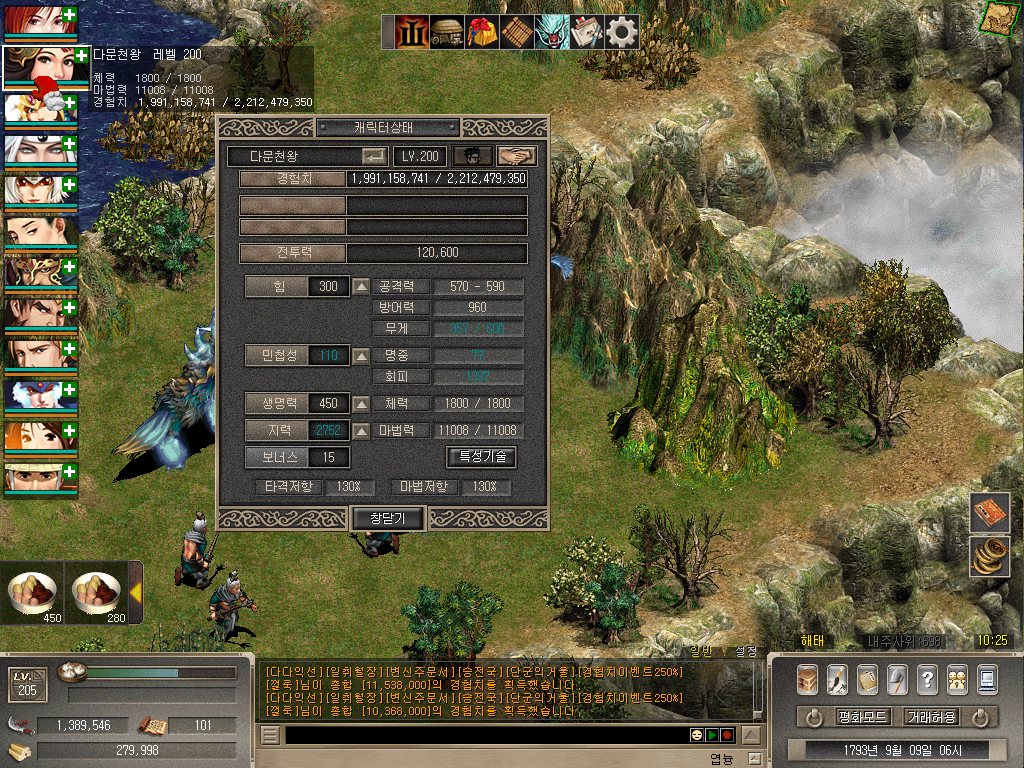Select the gift box icon in top toolbar
Viewport: 1024px width, 768px height.
click(x=482, y=32)
